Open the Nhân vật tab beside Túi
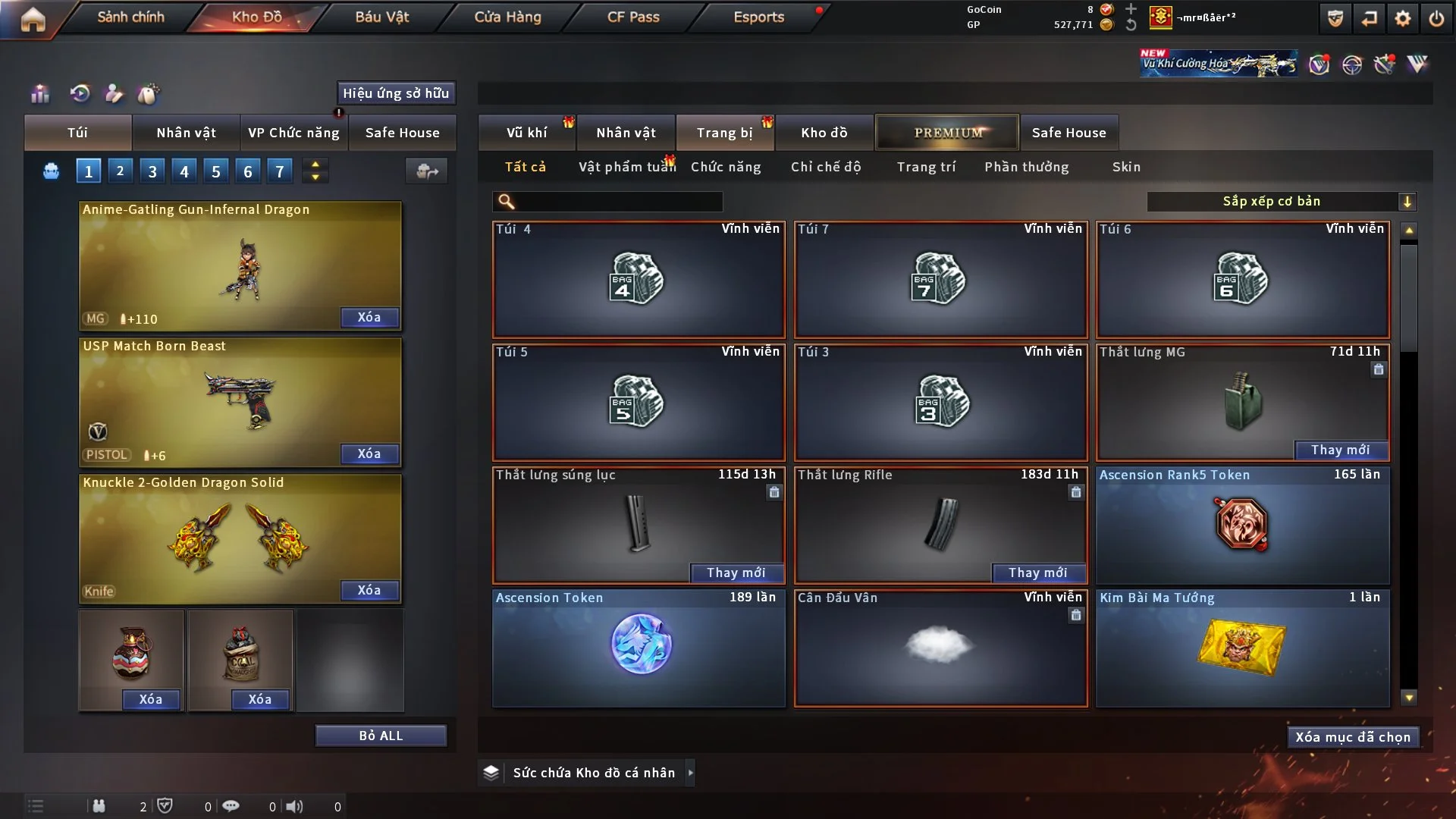Viewport: 1456px width, 819px height. (x=186, y=133)
